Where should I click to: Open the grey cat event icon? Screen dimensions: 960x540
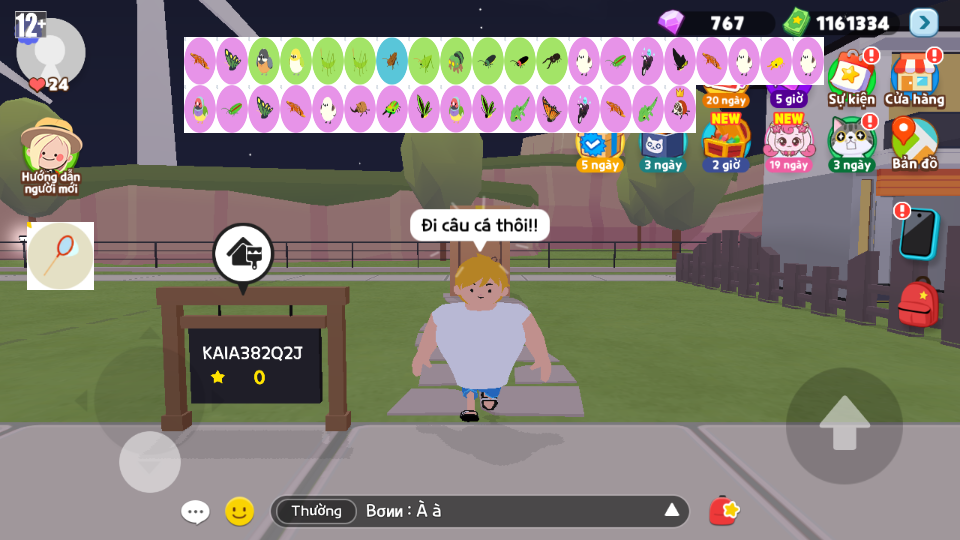point(851,142)
